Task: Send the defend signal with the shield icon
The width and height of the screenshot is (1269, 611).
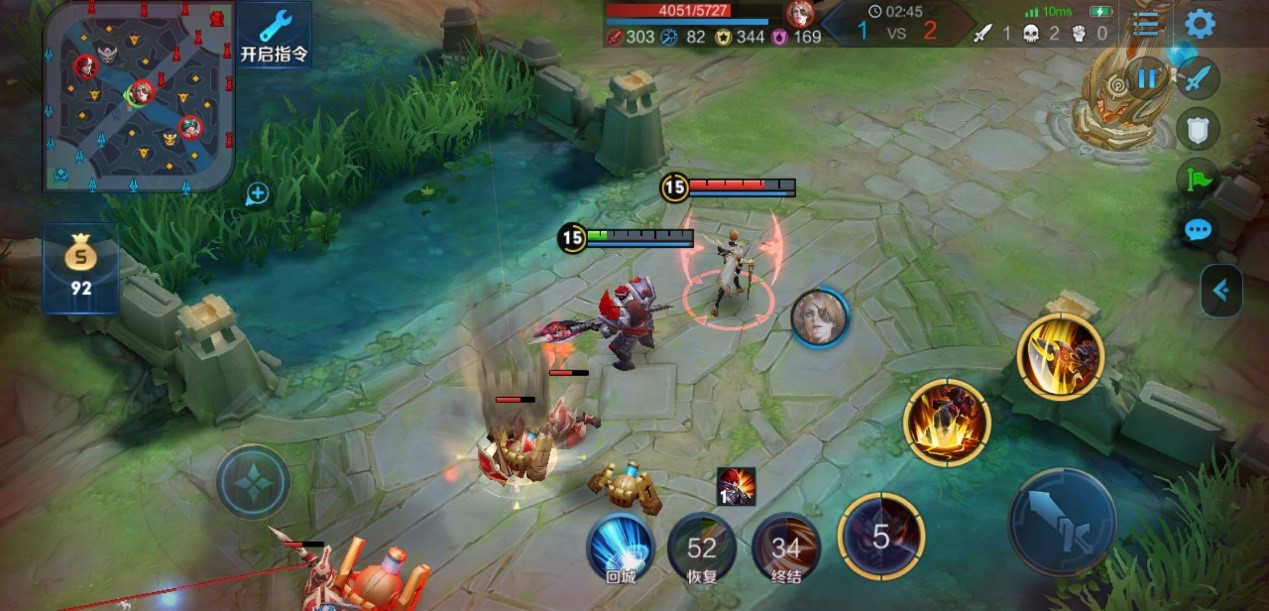Action: coord(1197,127)
